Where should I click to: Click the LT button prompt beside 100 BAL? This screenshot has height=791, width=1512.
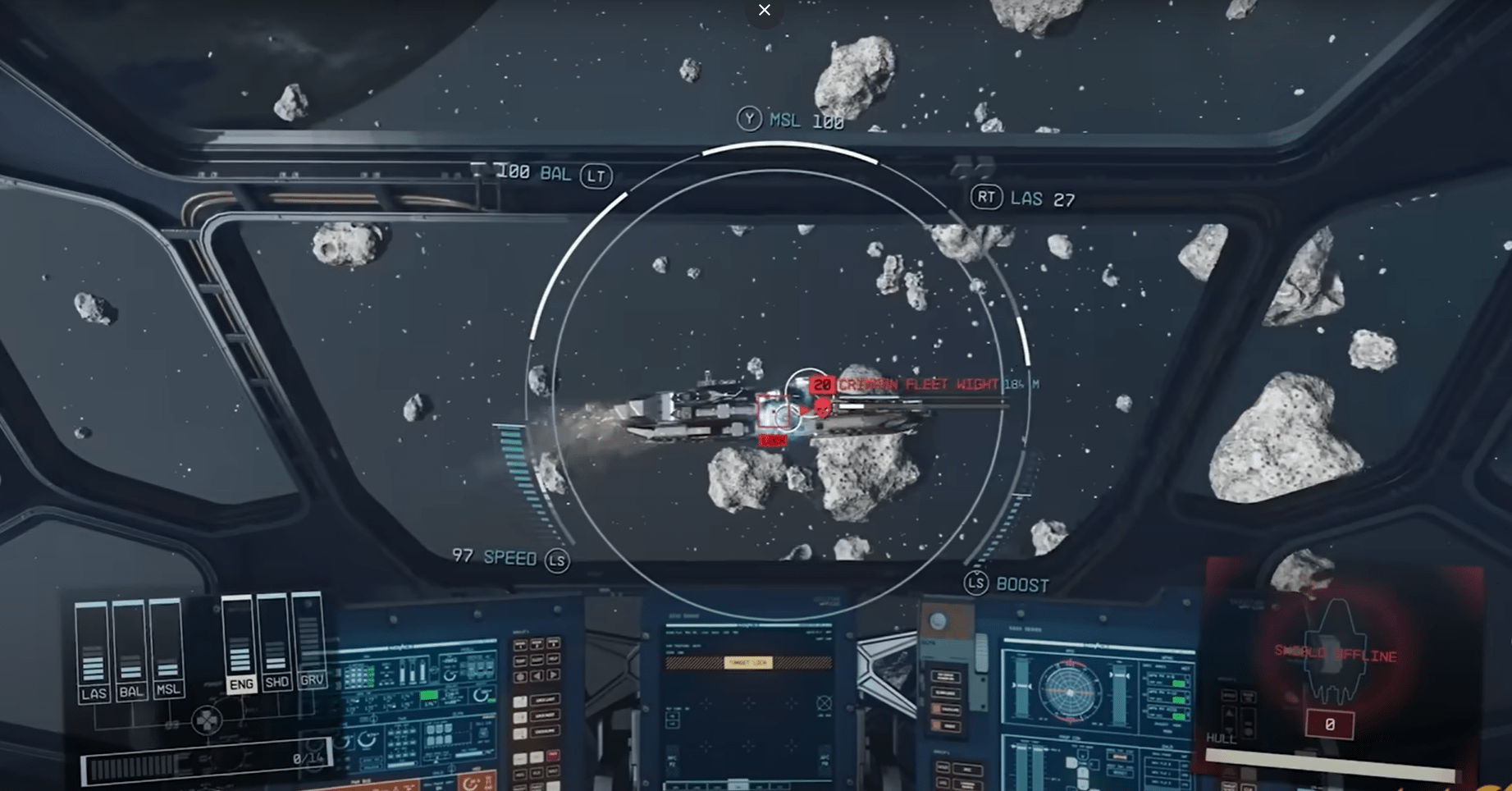click(596, 175)
